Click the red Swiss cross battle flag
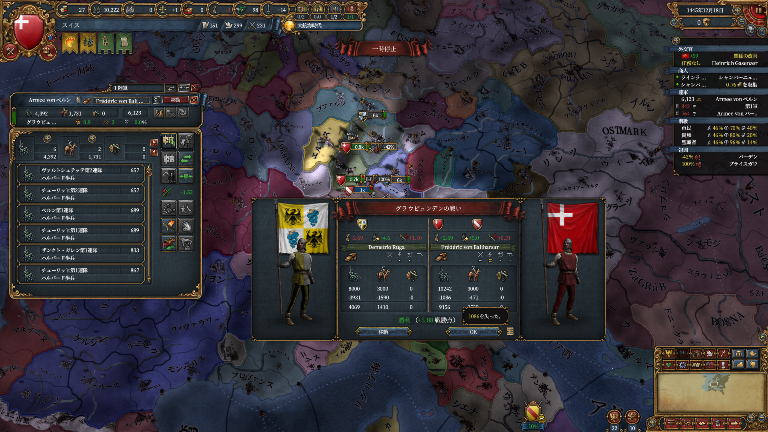 pos(572,228)
